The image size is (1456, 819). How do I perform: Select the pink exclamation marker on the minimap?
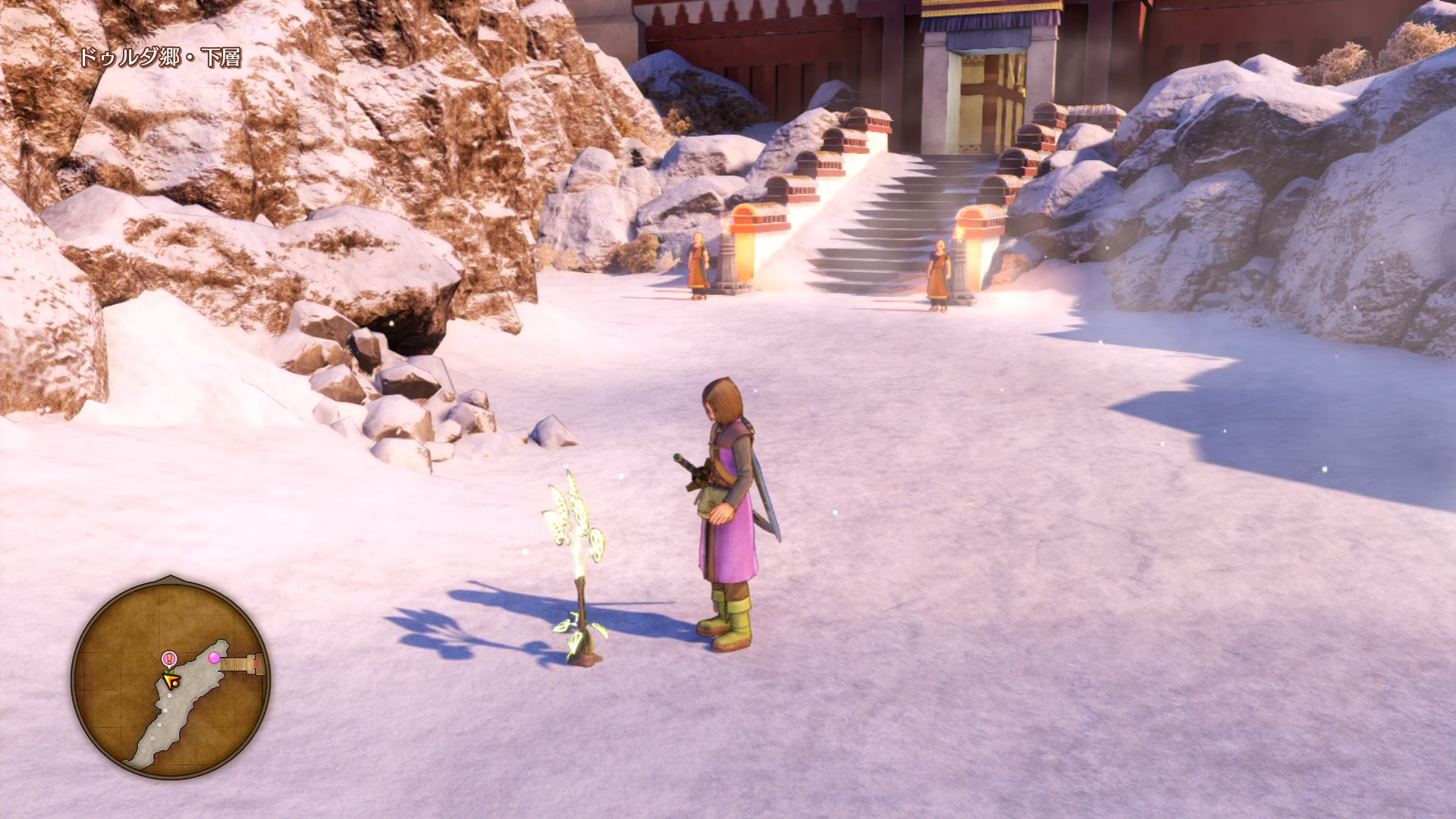point(169,659)
